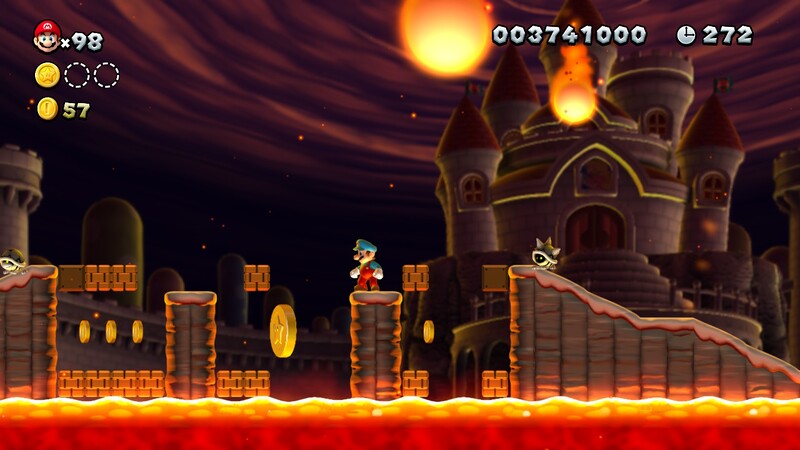Click the timer clock icon
Screen dimensions: 800x450
click(x=686, y=35)
